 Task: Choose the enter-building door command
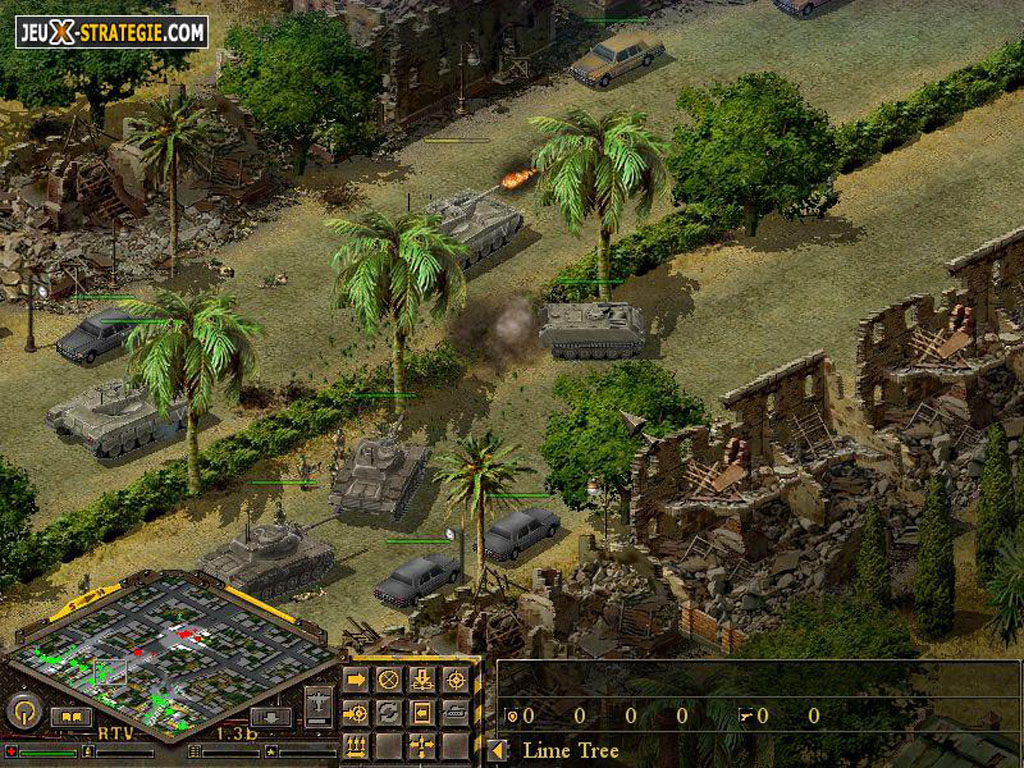(422, 713)
